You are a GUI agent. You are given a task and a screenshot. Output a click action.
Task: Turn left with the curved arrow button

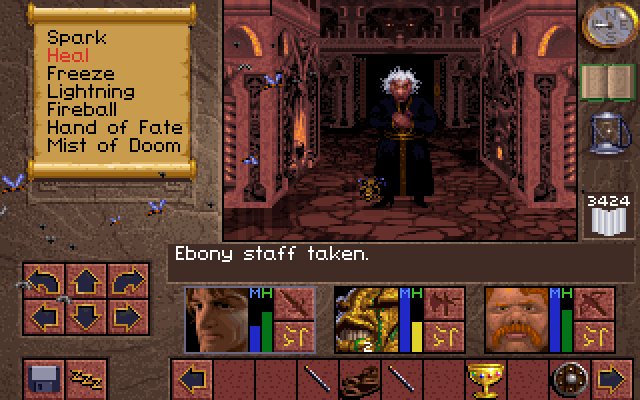point(44,283)
